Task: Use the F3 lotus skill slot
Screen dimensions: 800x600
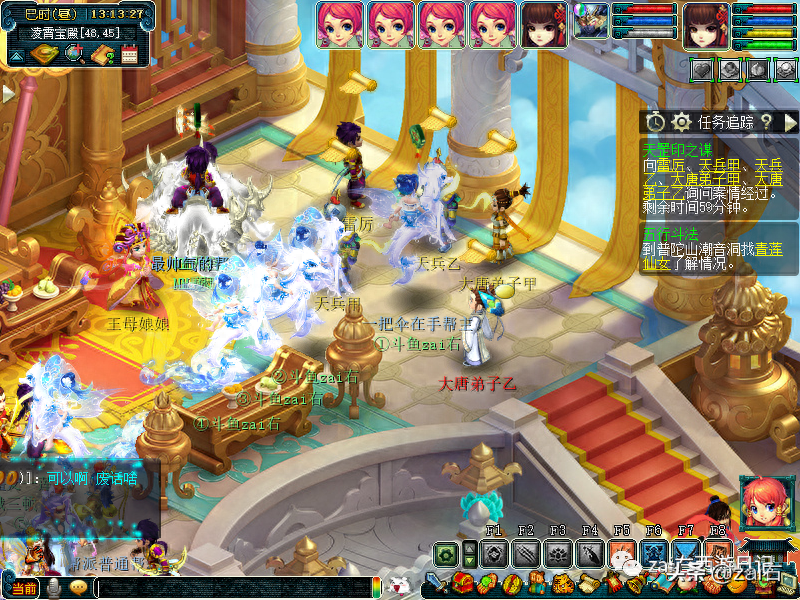Action: click(558, 553)
